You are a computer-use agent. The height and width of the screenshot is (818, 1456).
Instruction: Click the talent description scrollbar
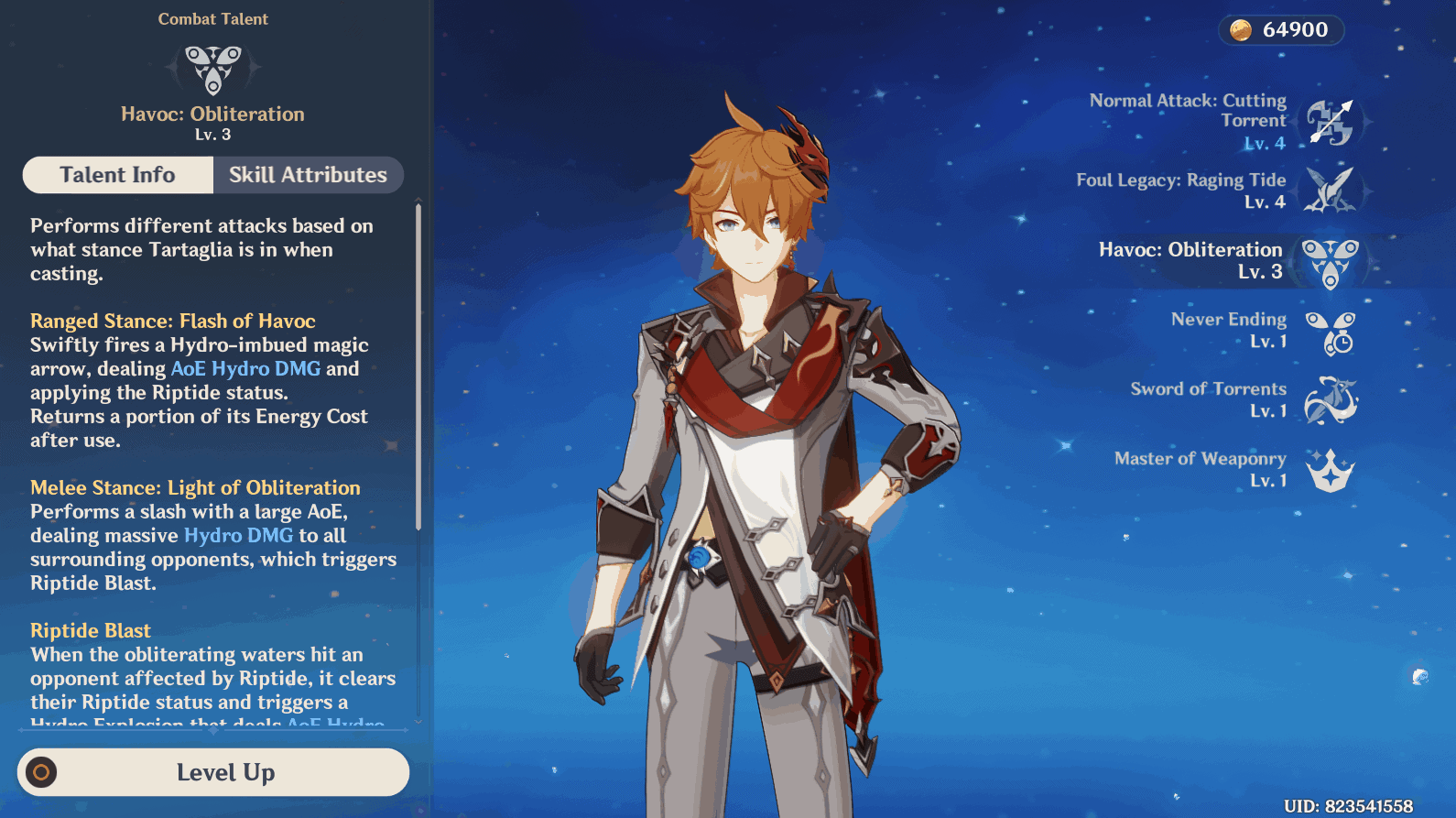[x=418, y=366]
